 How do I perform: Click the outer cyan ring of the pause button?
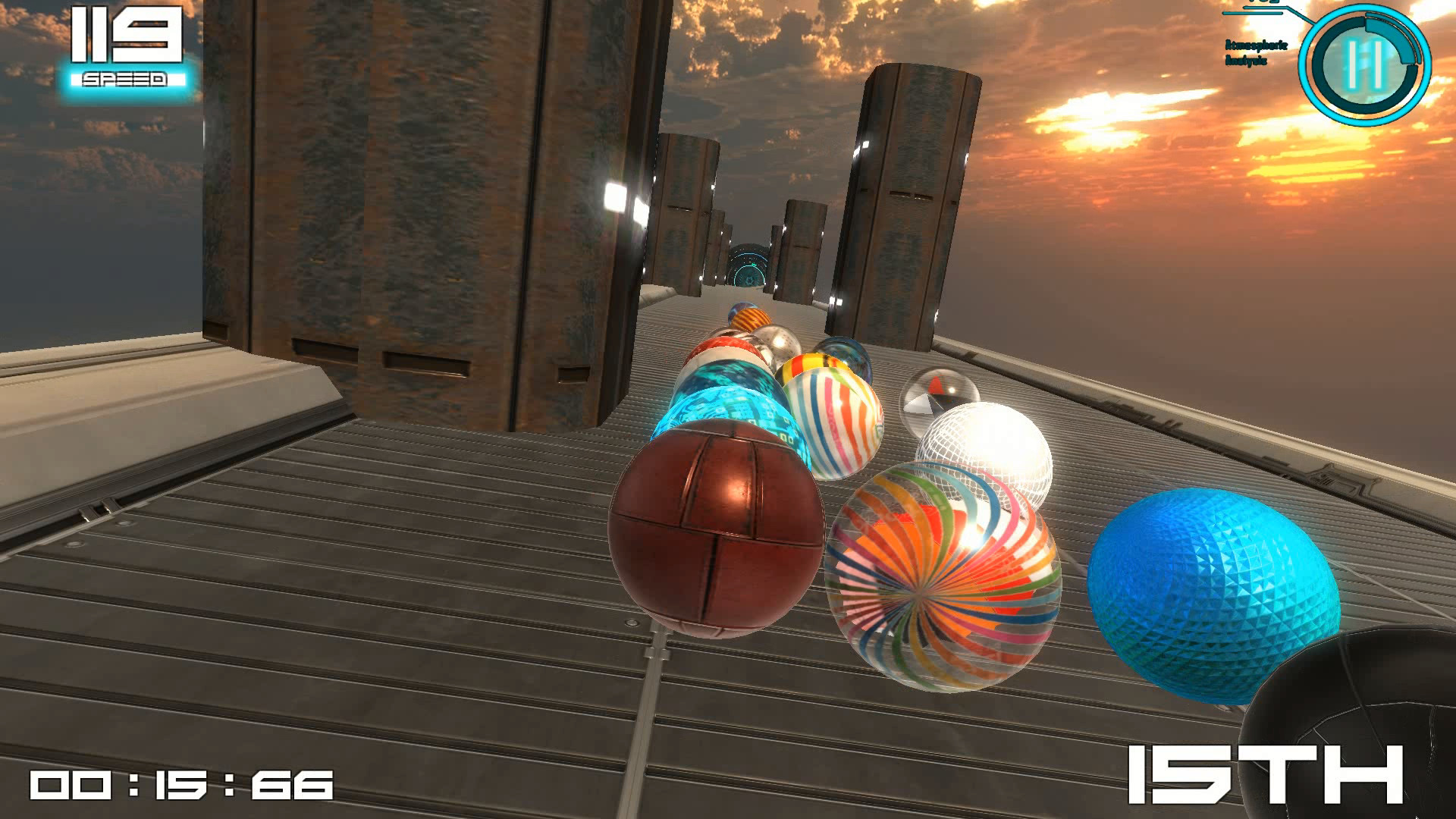[1308, 64]
